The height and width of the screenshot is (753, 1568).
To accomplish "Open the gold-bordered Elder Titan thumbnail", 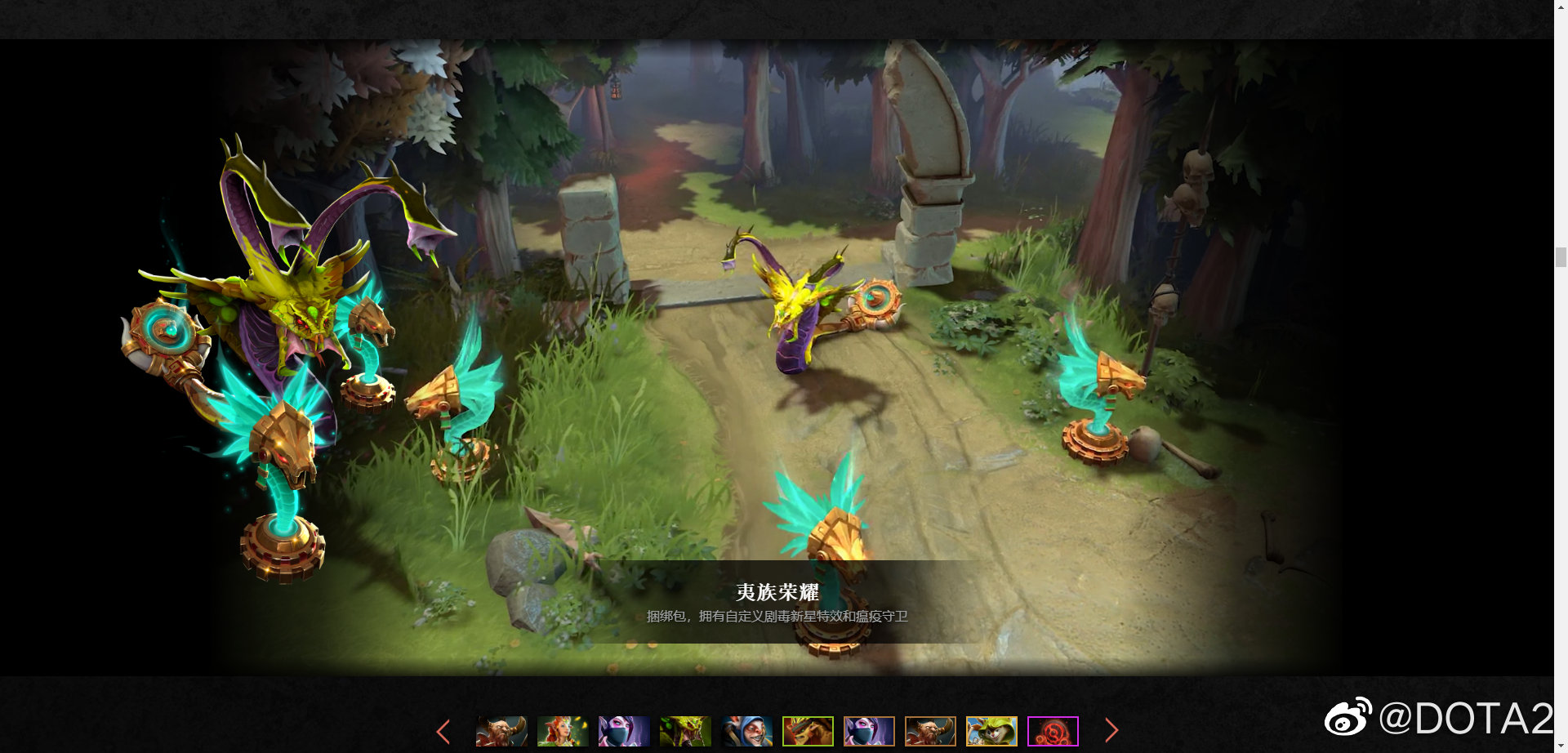I will (930, 731).
